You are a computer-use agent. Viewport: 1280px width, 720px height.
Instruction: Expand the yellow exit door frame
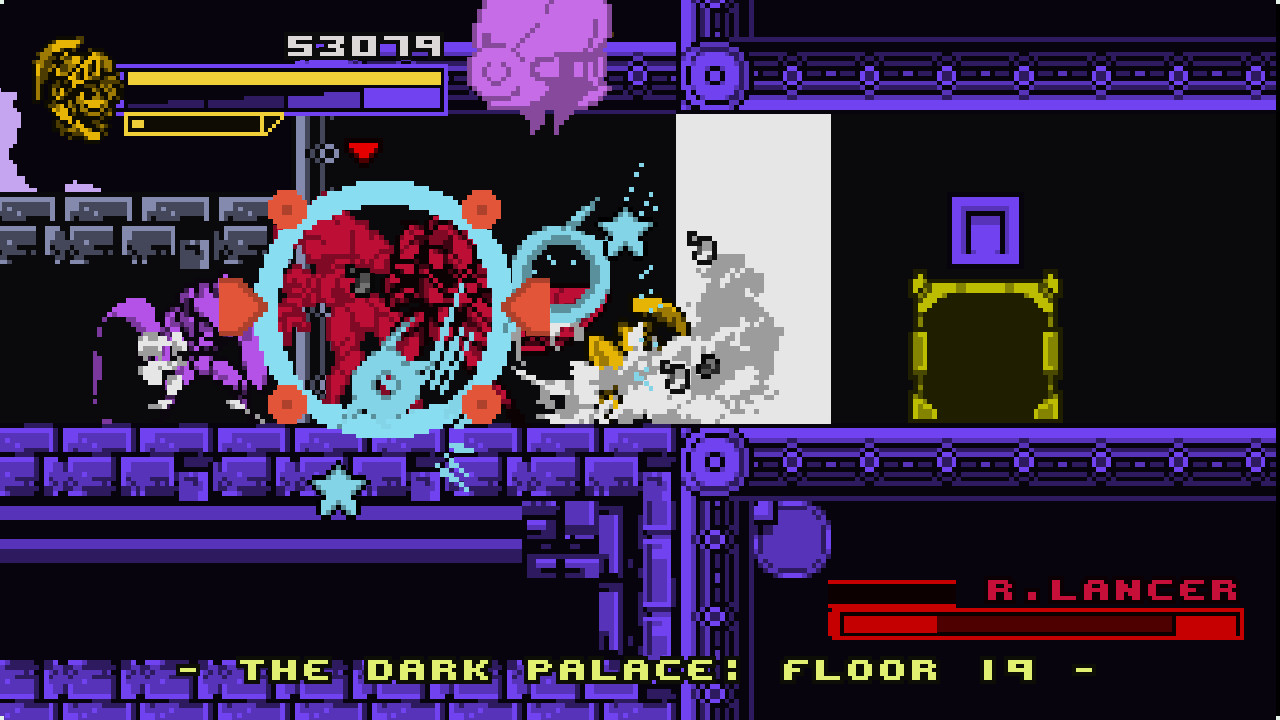click(985, 345)
